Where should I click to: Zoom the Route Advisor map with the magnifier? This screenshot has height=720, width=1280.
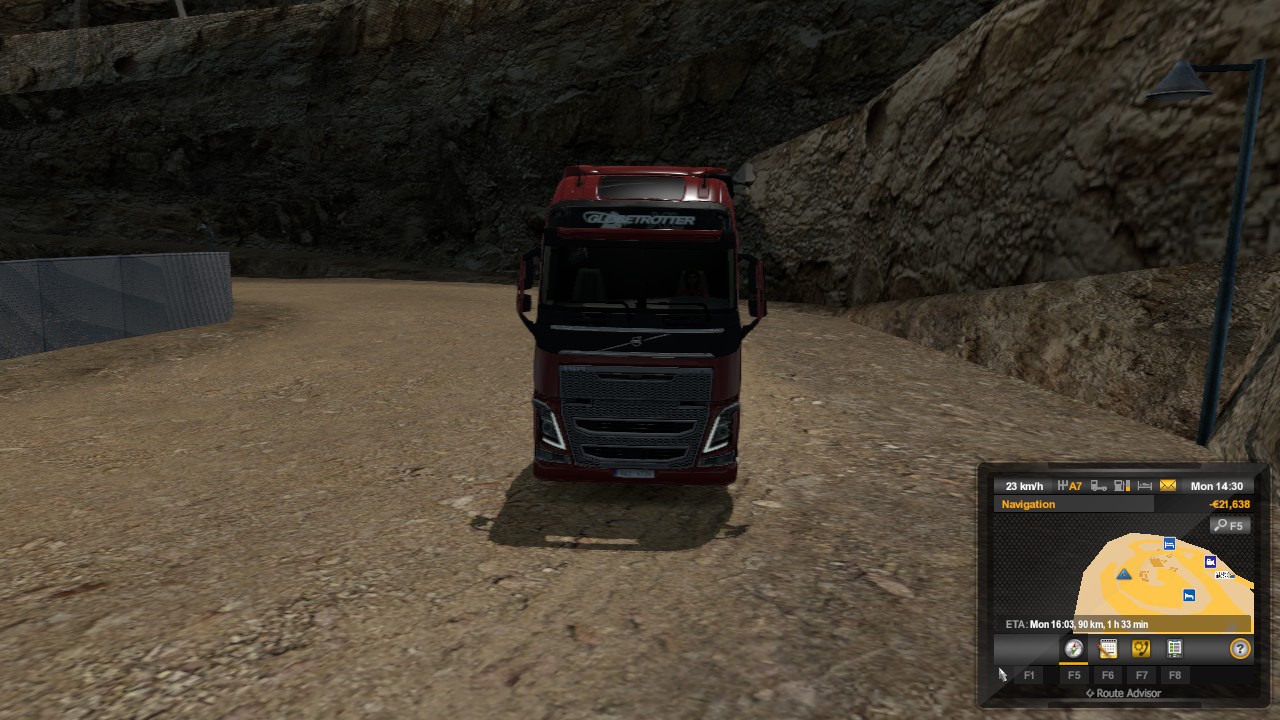tap(1229, 525)
